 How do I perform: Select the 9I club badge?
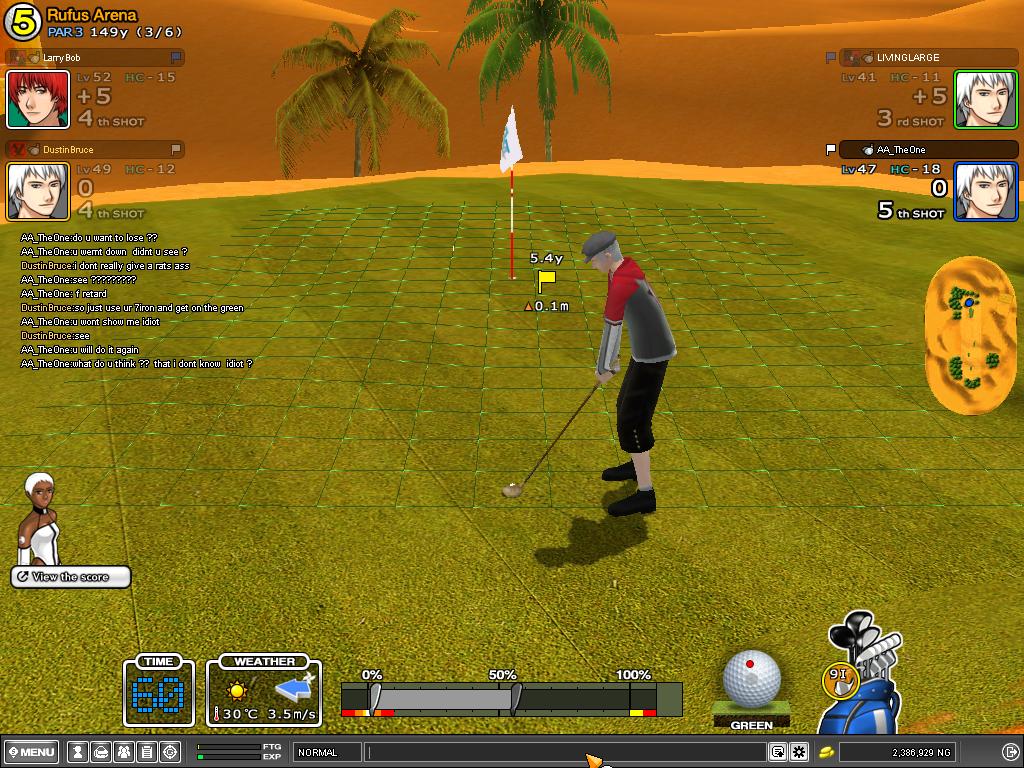[x=841, y=678]
